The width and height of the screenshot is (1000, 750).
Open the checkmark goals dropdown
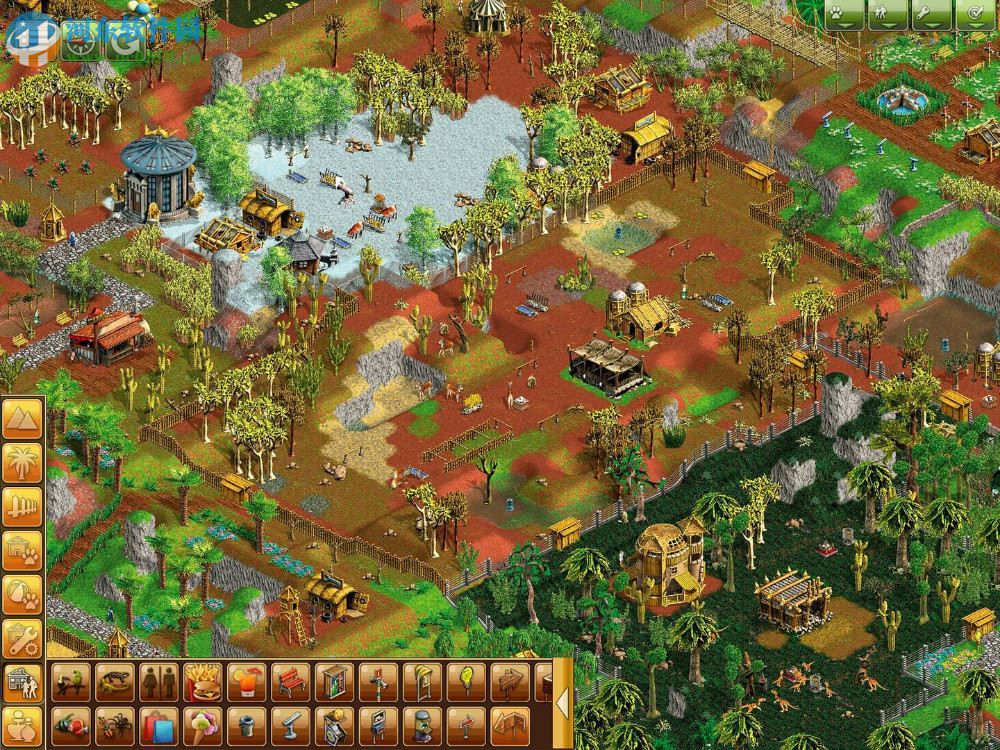point(967,15)
